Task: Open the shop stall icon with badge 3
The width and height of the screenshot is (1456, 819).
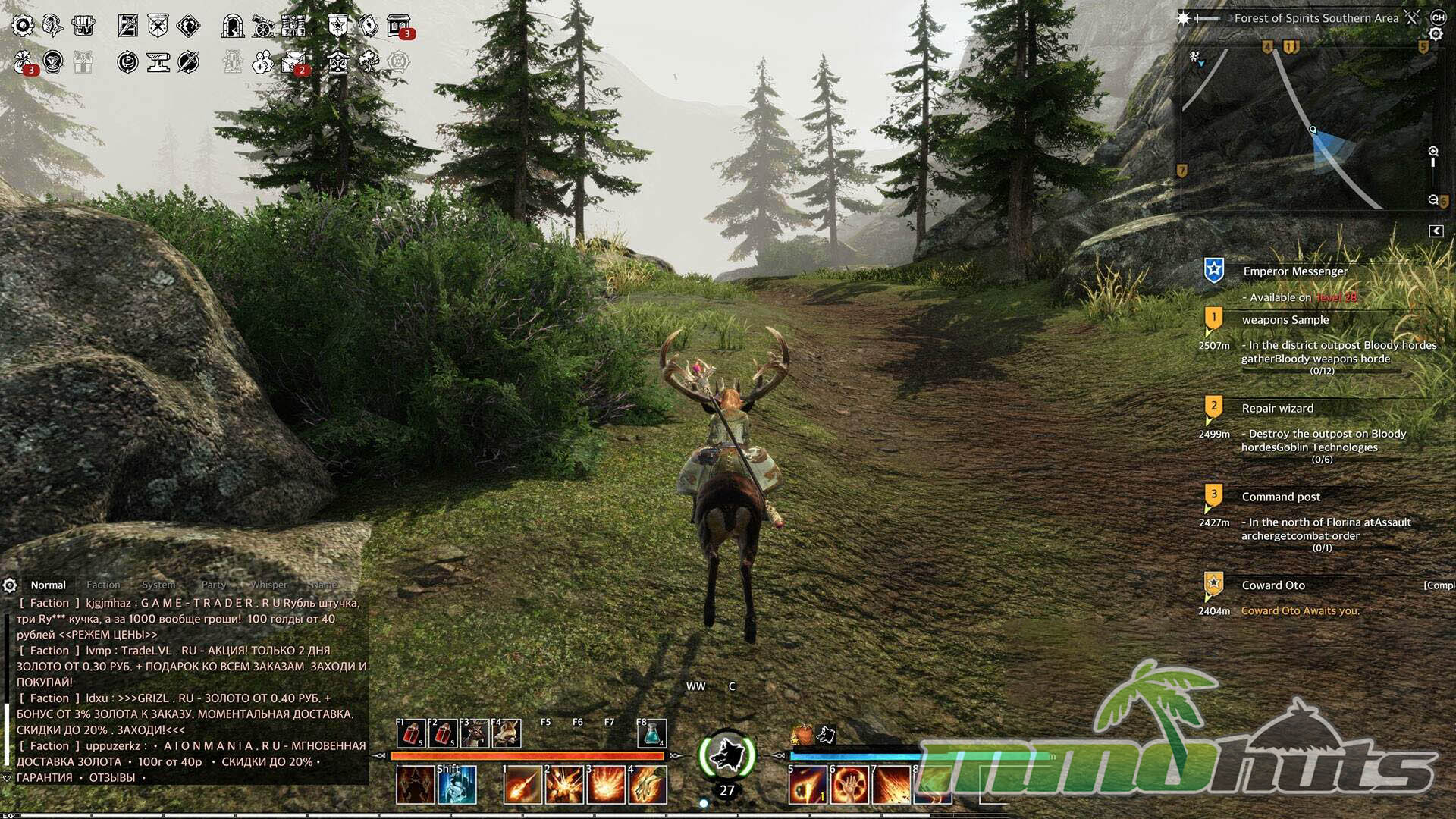Action: pyautogui.click(x=399, y=26)
